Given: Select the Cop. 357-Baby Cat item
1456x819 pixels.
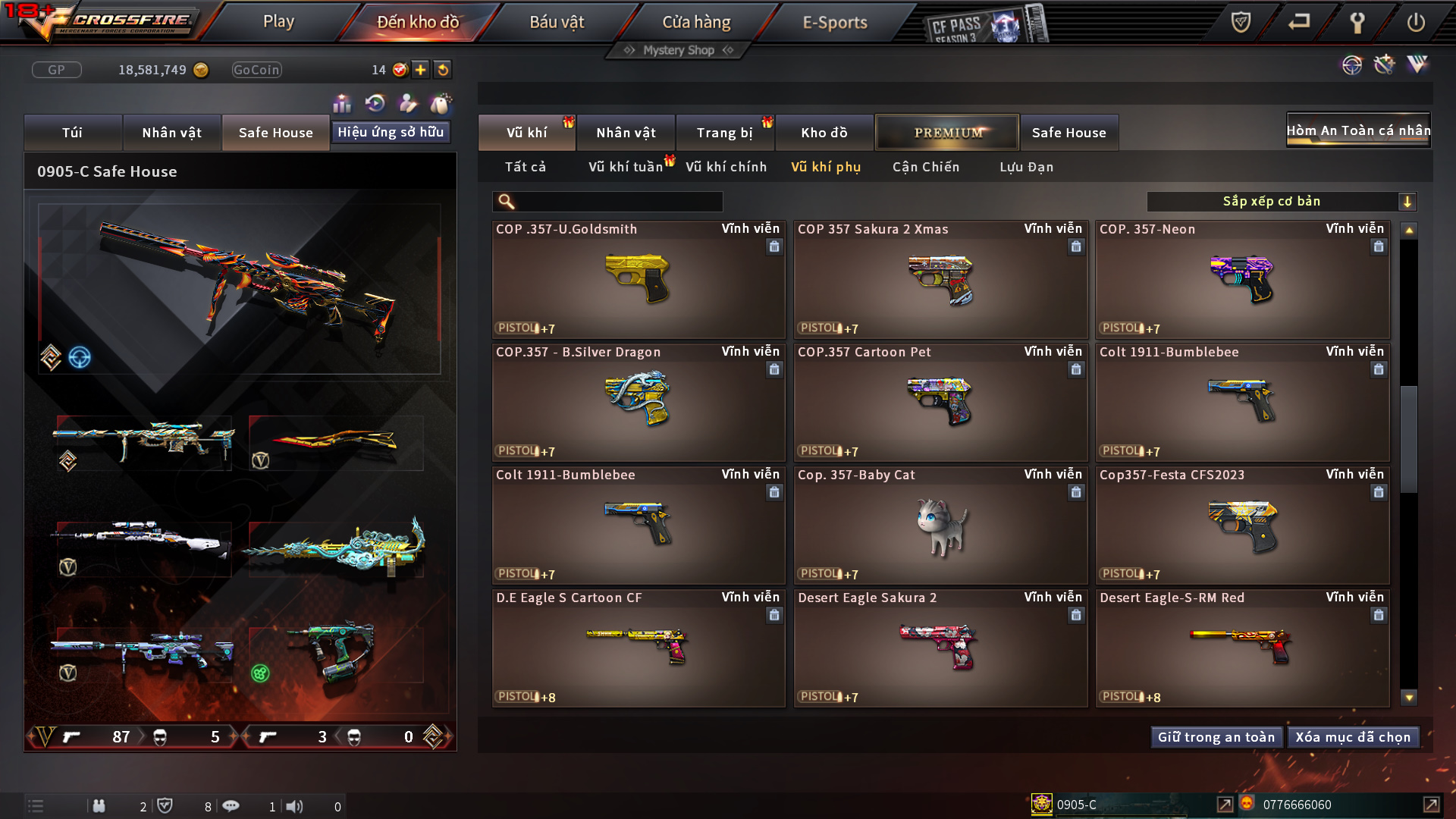Looking at the screenshot, I should point(940,525).
